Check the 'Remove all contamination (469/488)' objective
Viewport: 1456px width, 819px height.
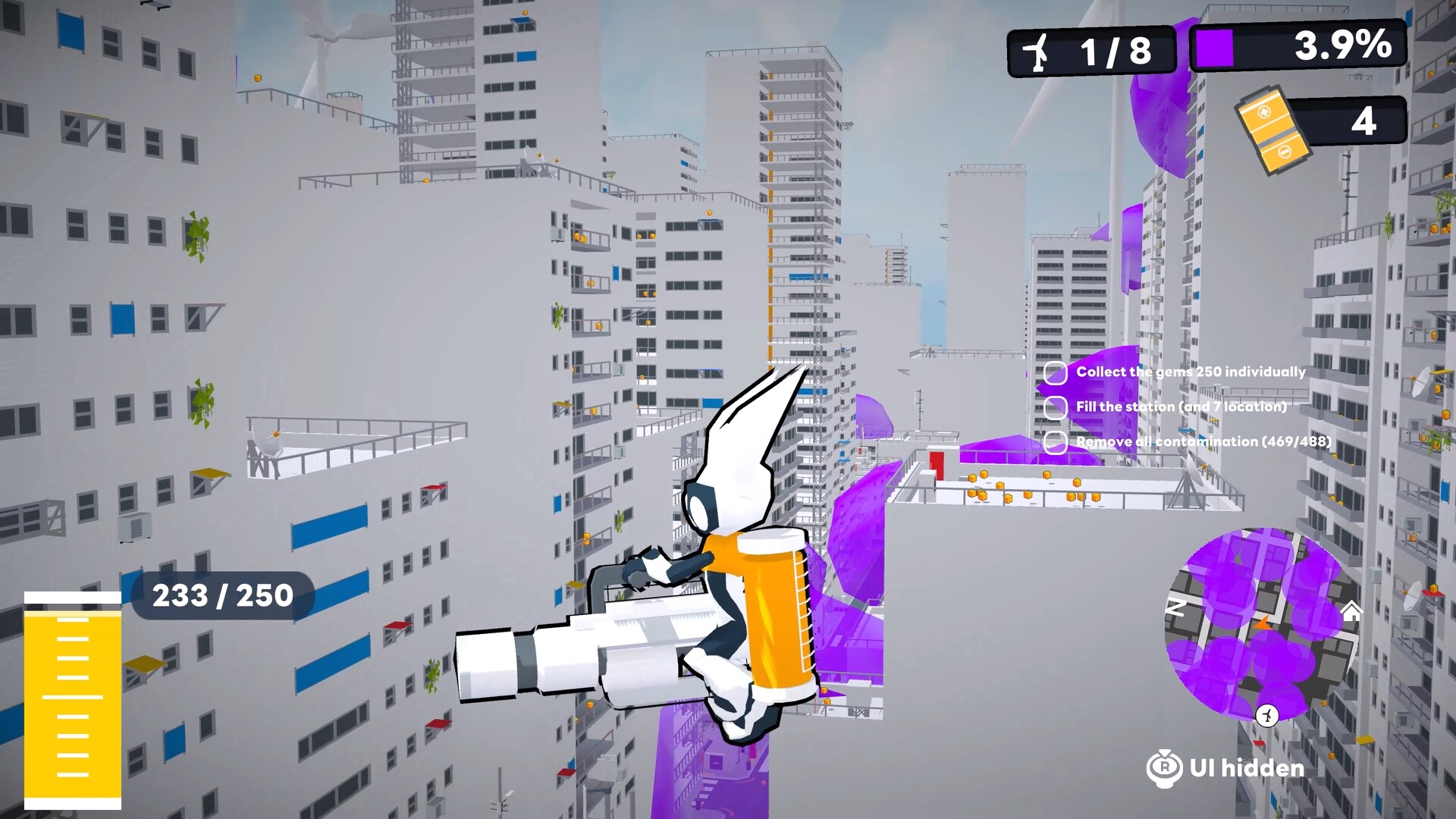(x=1055, y=441)
